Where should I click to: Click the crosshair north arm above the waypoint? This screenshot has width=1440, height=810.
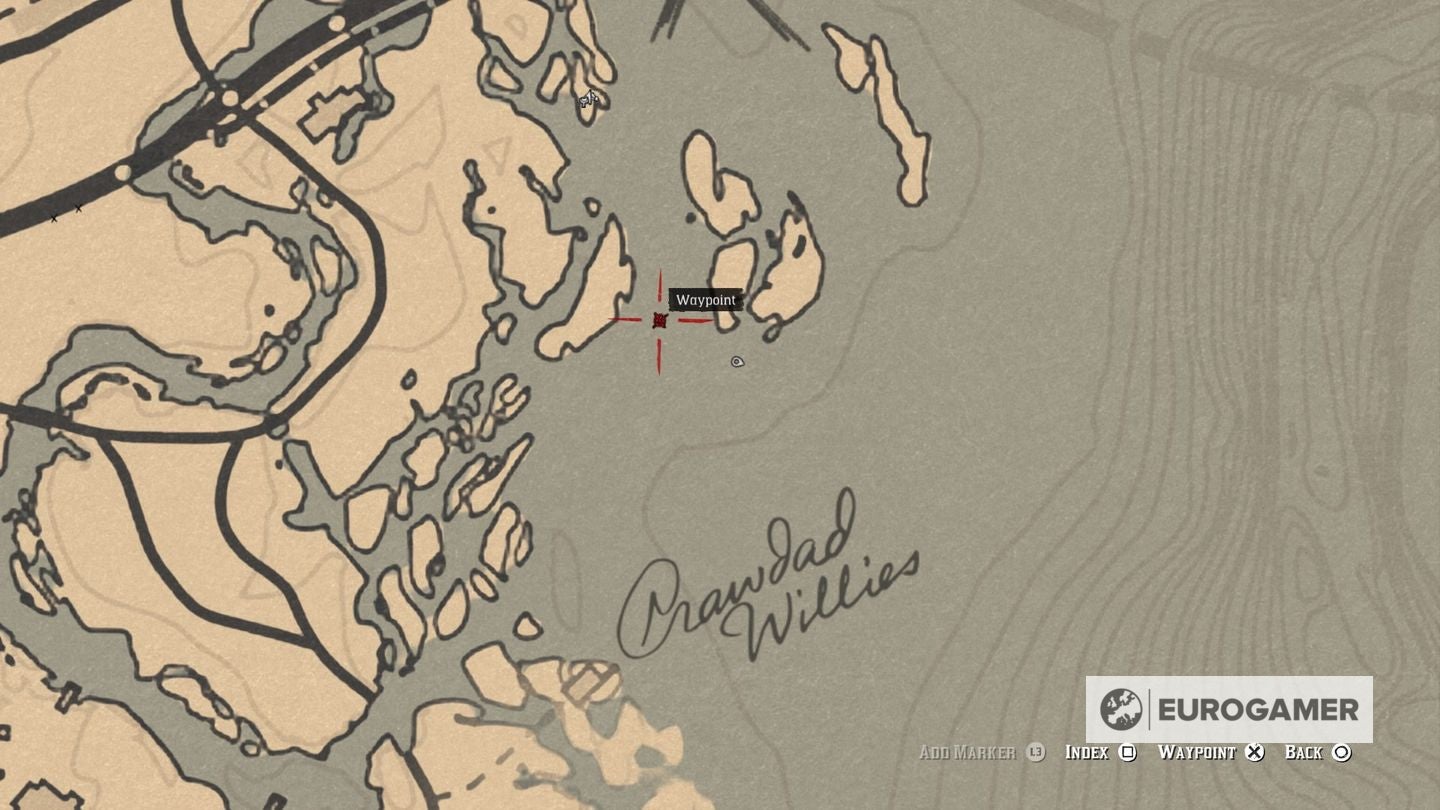pos(660,285)
